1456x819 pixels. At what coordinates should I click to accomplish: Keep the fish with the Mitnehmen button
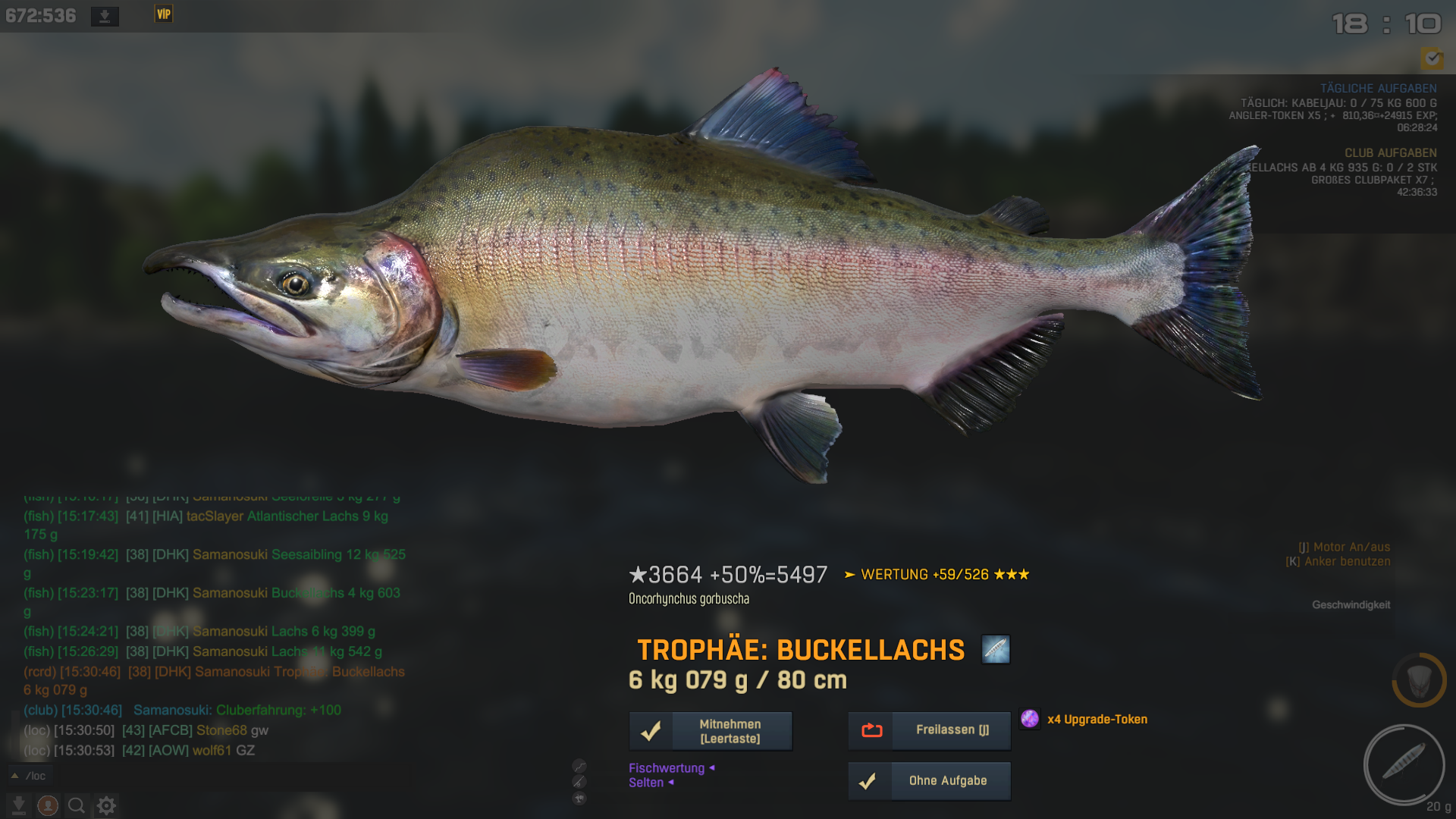(711, 731)
